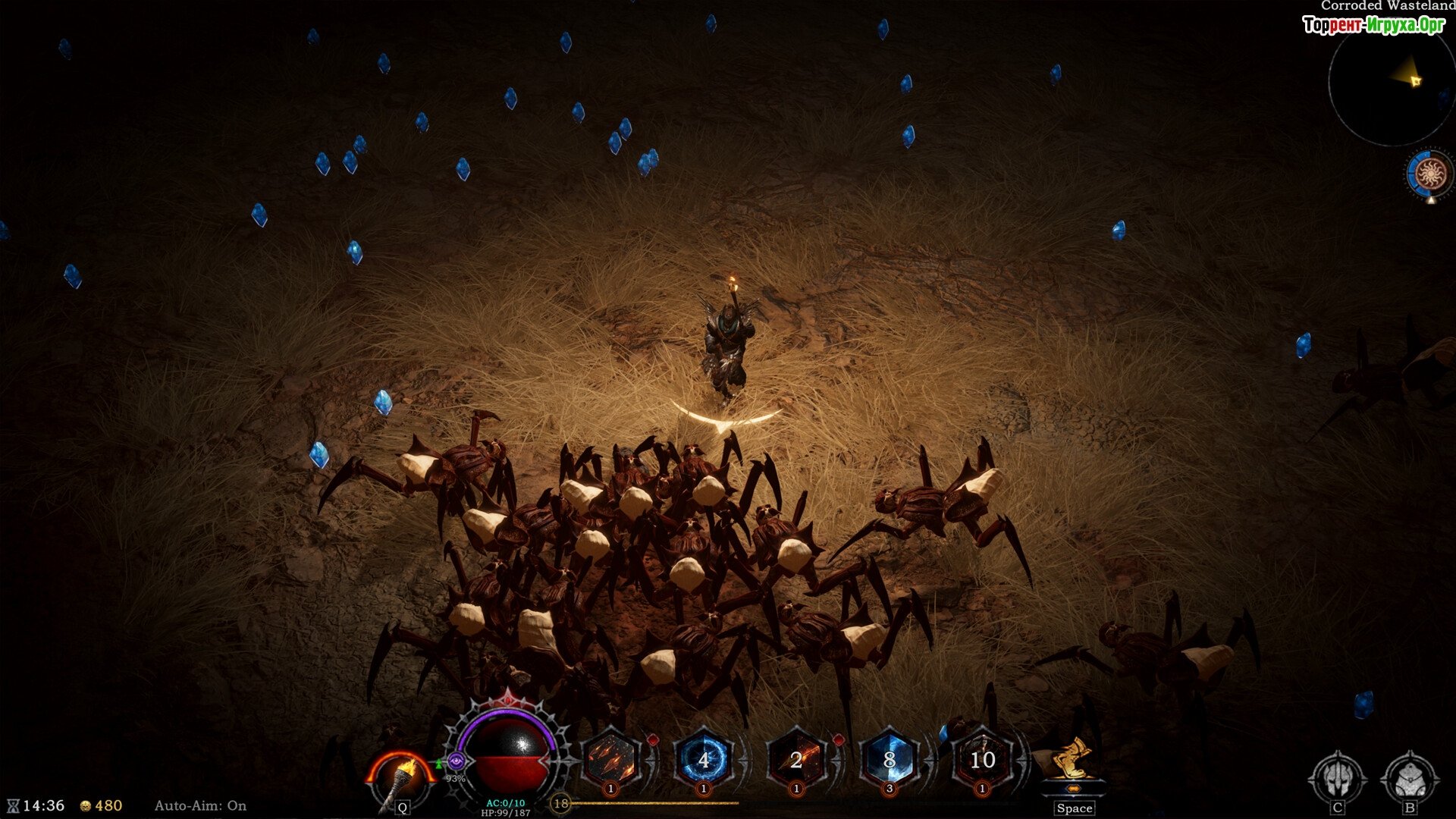Trigger the flaming arrow skill on cooldown 2
Screen dimensions: 1456x819
pos(796,759)
